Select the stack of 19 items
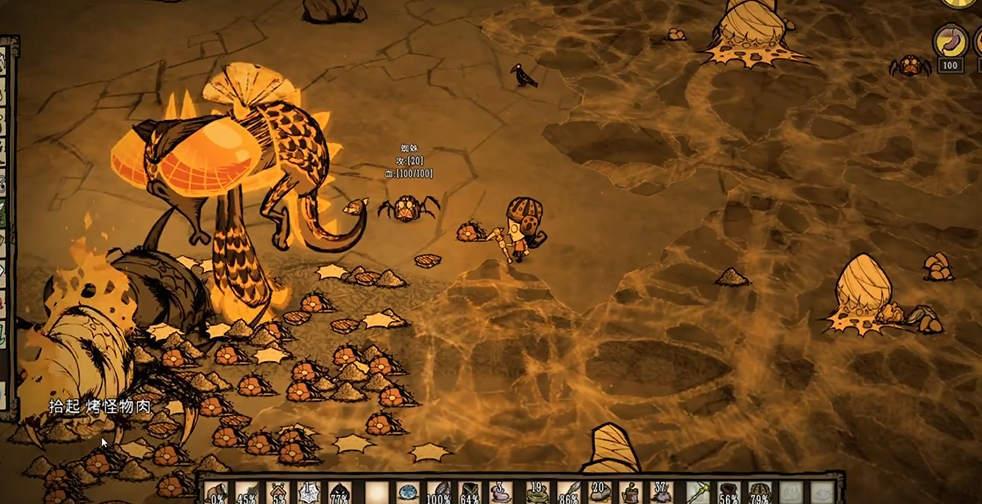This screenshot has width=982, height=504. (534, 493)
